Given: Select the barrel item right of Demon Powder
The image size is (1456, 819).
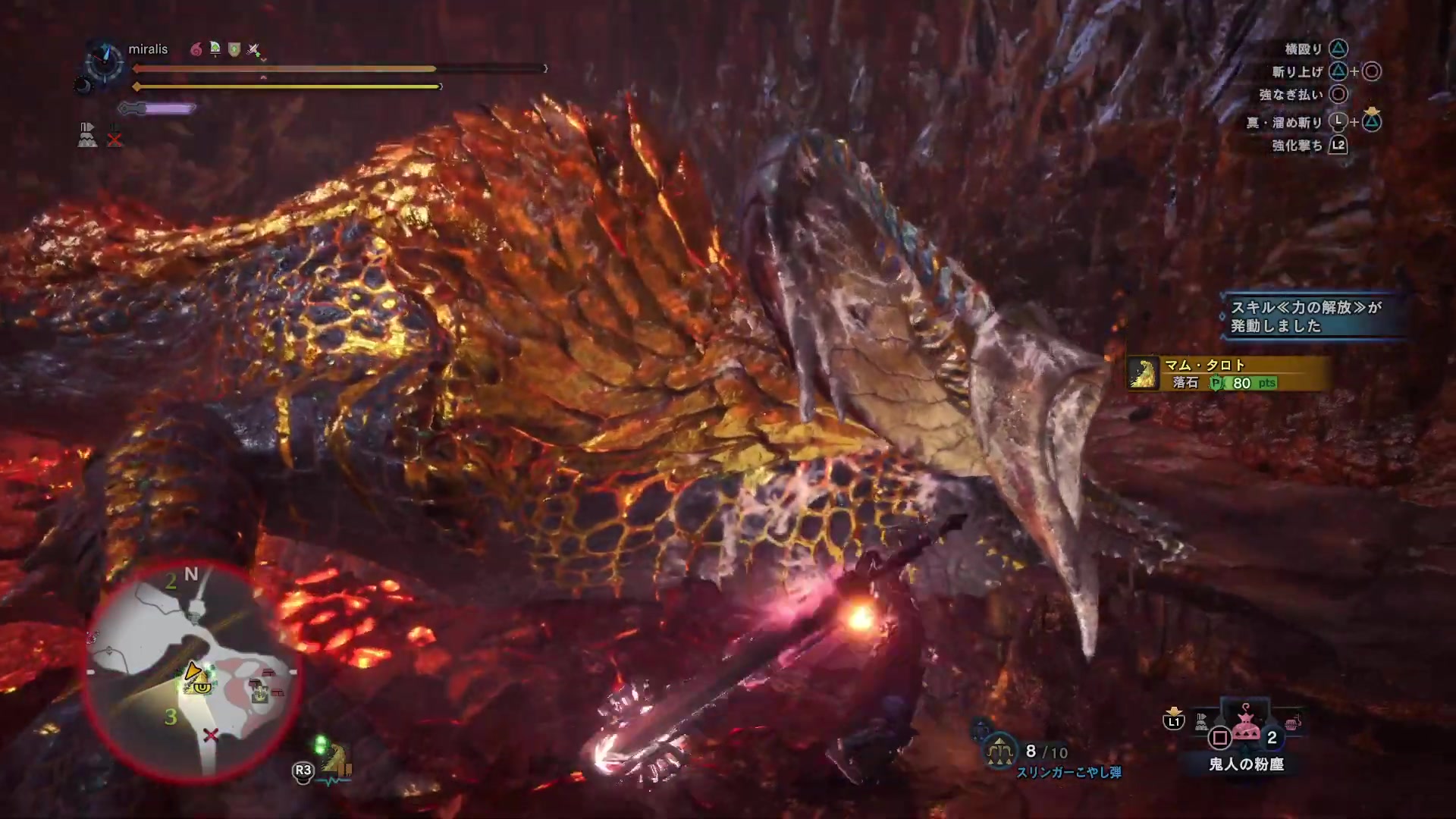Looking at the screenshot, I should click(1293, 723).
